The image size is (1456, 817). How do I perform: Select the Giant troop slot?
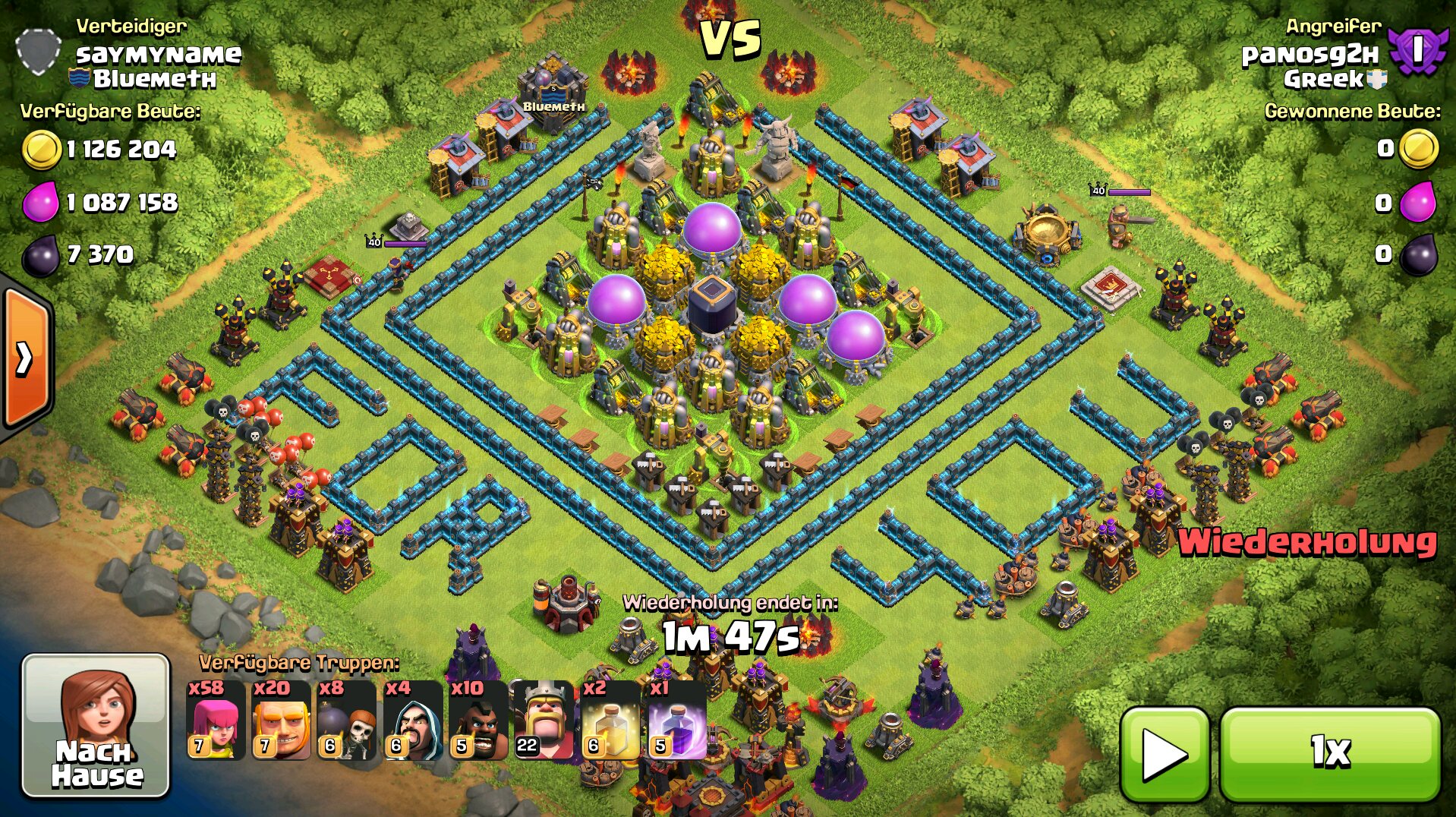pyautogui.click(x=281, y=721)
